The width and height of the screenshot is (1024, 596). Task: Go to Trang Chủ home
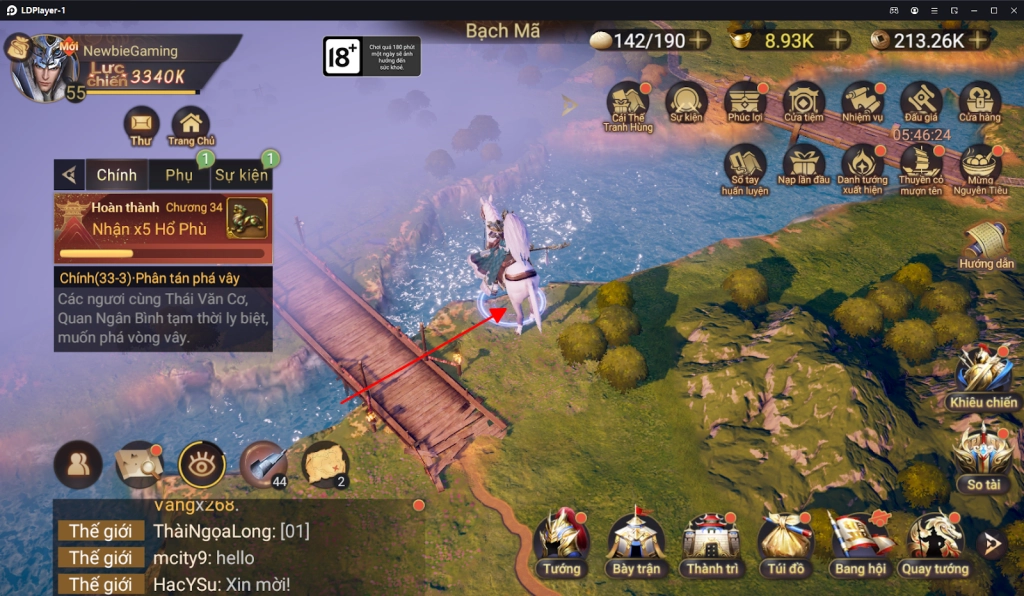190,125
